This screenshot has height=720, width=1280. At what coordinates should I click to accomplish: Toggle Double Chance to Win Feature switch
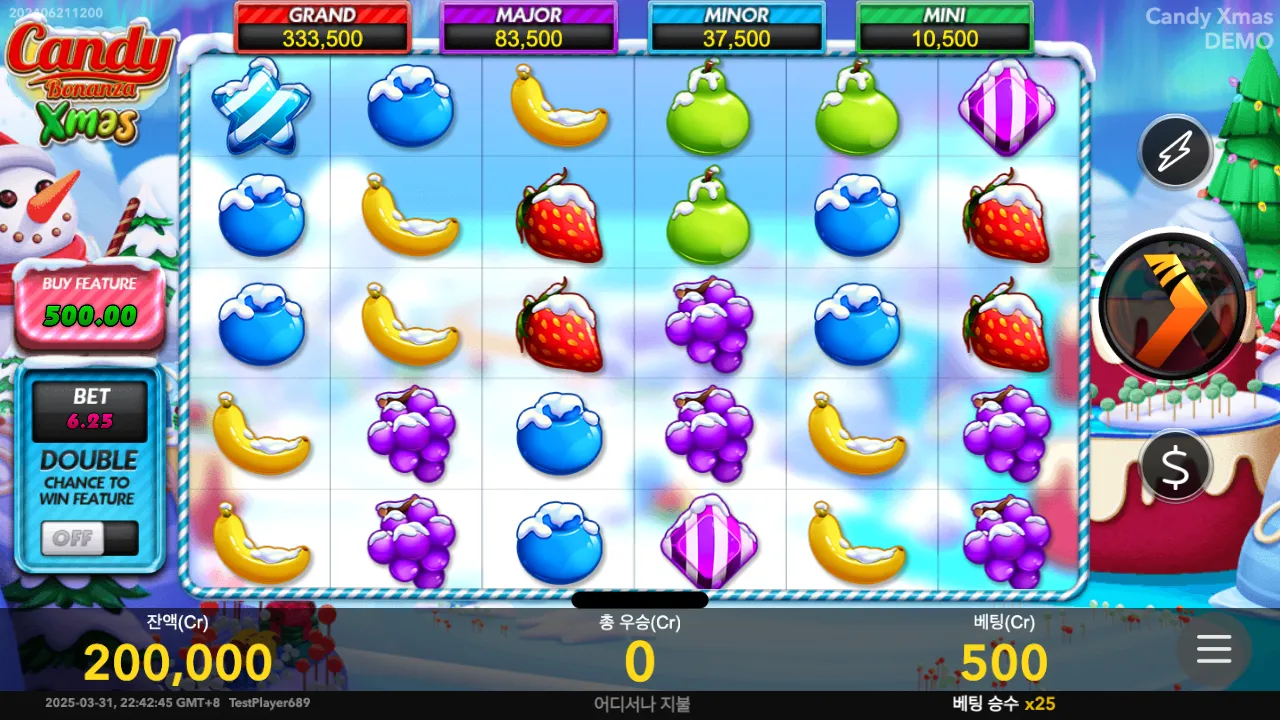tap(91, 538)
